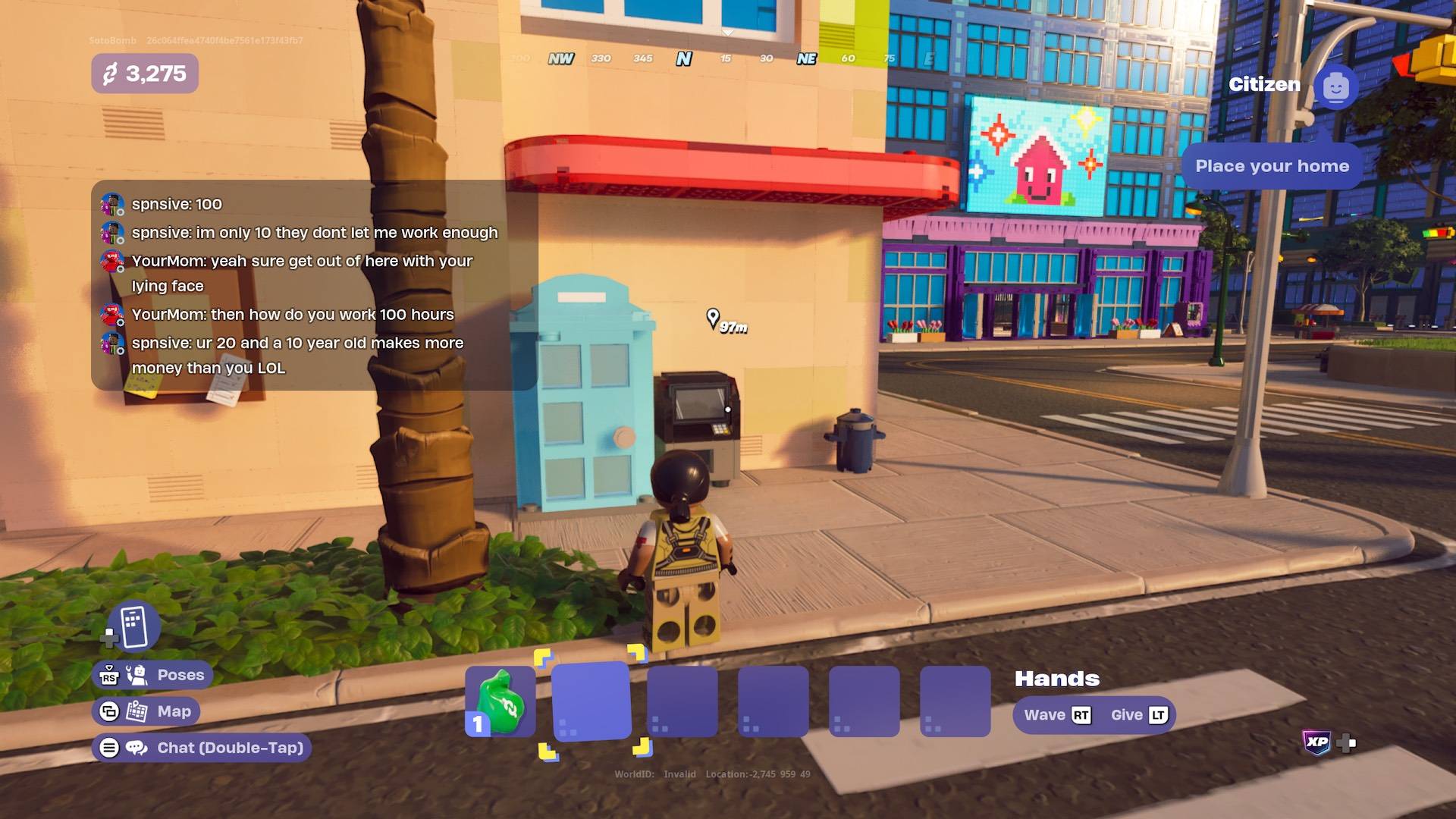
Task: Click the downward chevron at top center
Action: [730, 32]
